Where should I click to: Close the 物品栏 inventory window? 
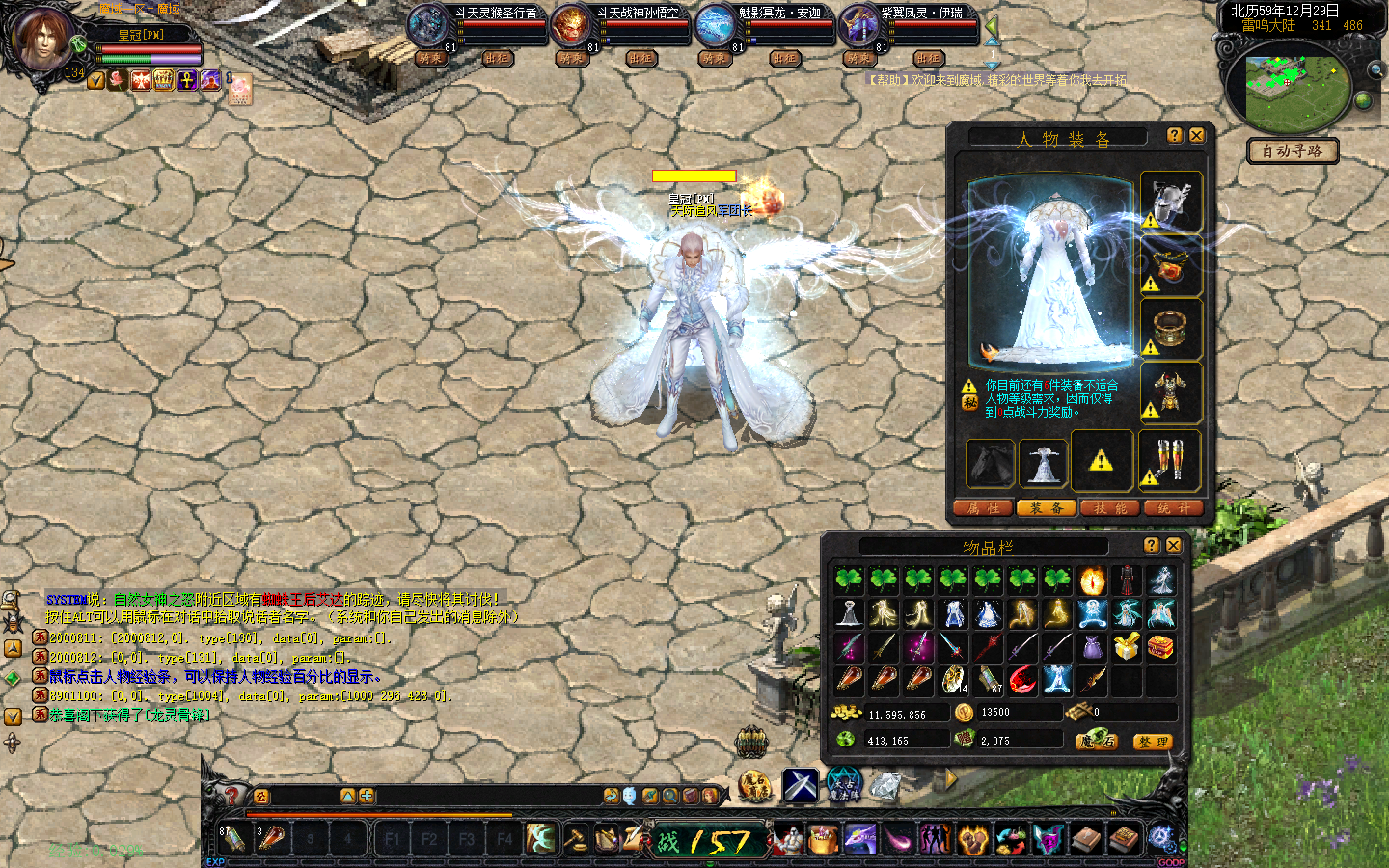tap(1173, 546)
